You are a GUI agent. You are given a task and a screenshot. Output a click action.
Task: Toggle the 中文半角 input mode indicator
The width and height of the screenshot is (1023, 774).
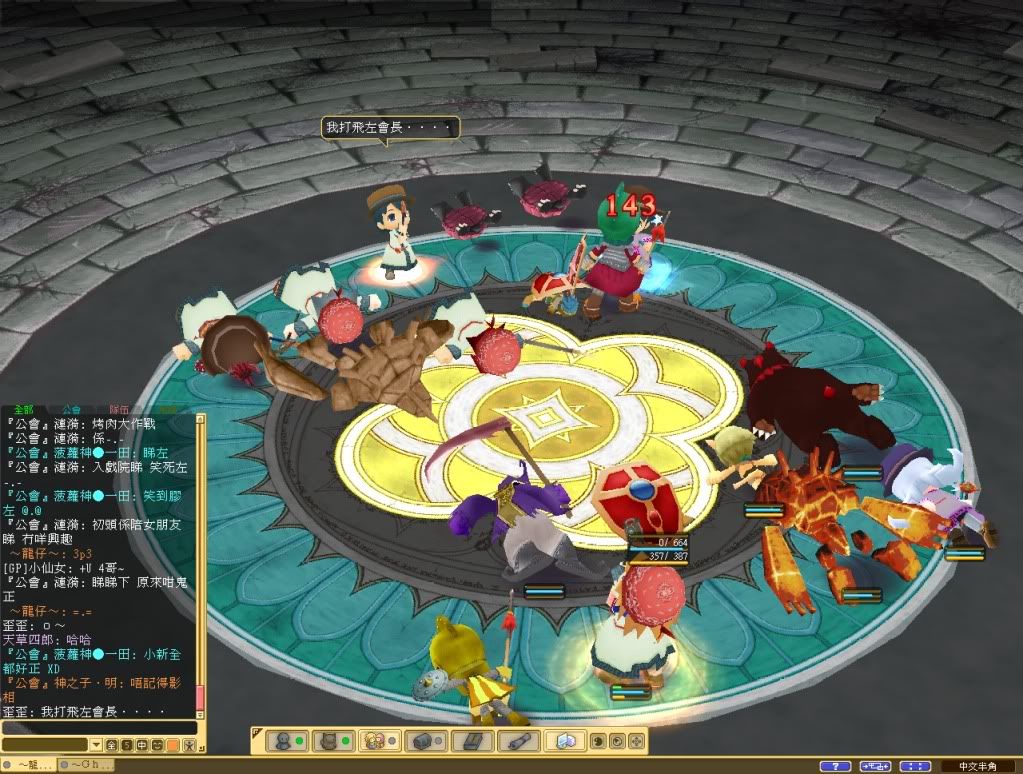click(x=978, y=766)
